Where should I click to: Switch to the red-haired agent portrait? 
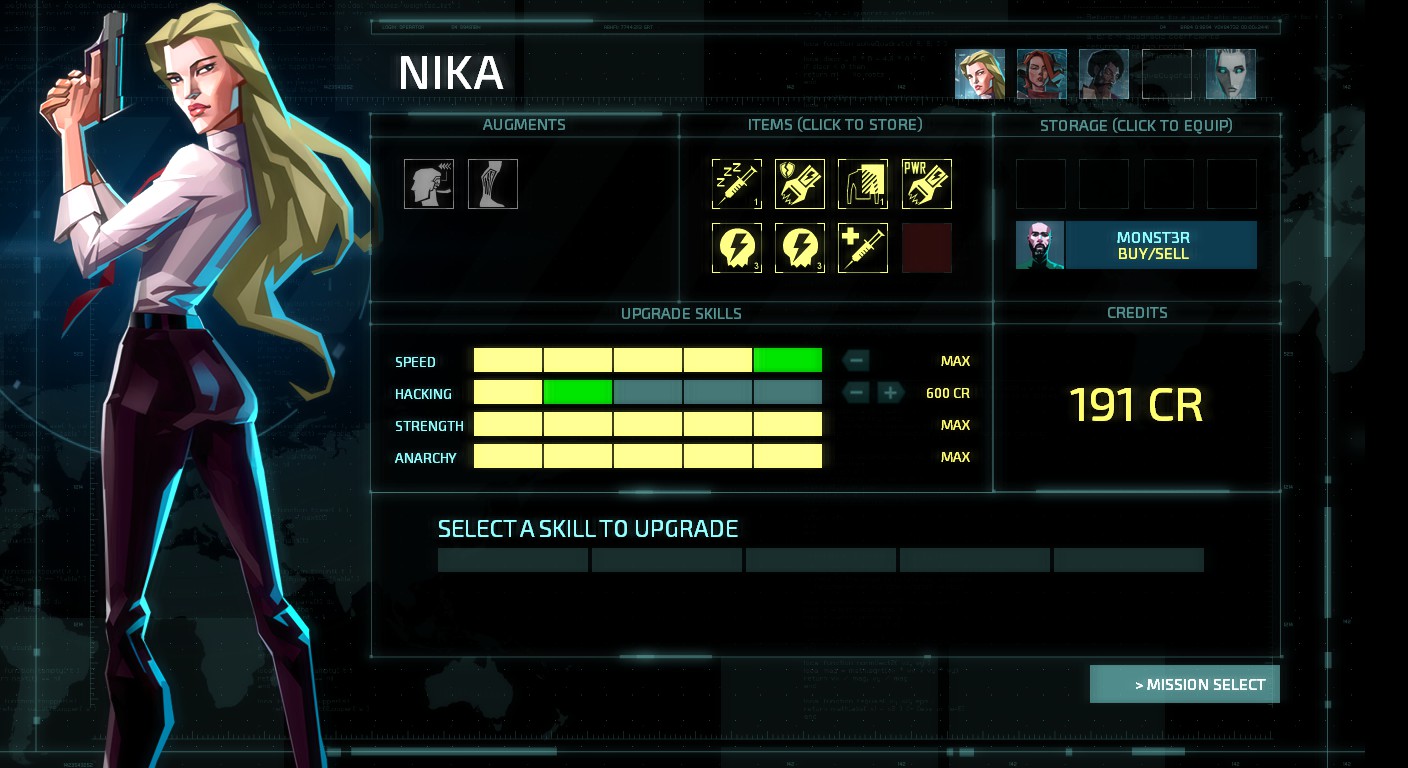click(x=1042, y=74)
